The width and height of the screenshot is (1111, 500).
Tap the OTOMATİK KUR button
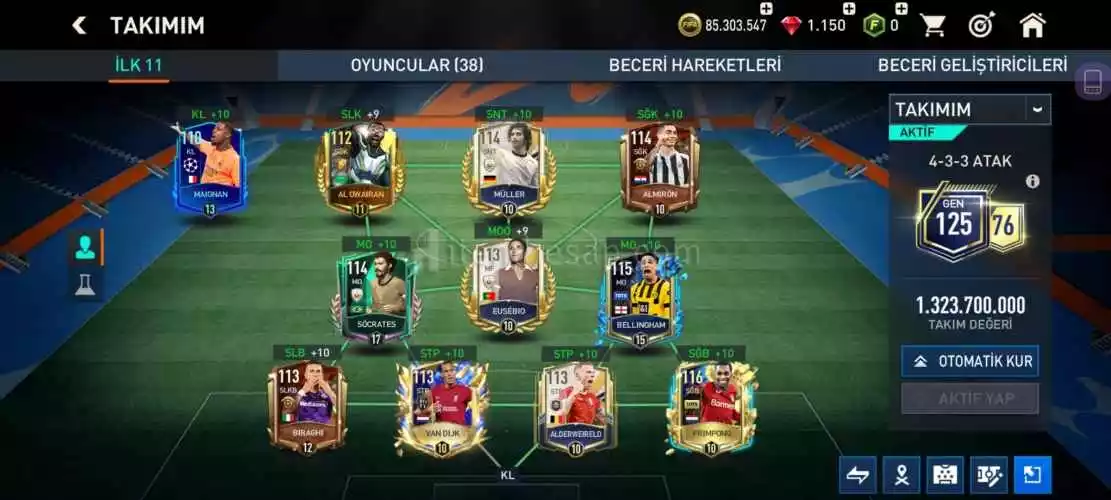tap(969, 361)
